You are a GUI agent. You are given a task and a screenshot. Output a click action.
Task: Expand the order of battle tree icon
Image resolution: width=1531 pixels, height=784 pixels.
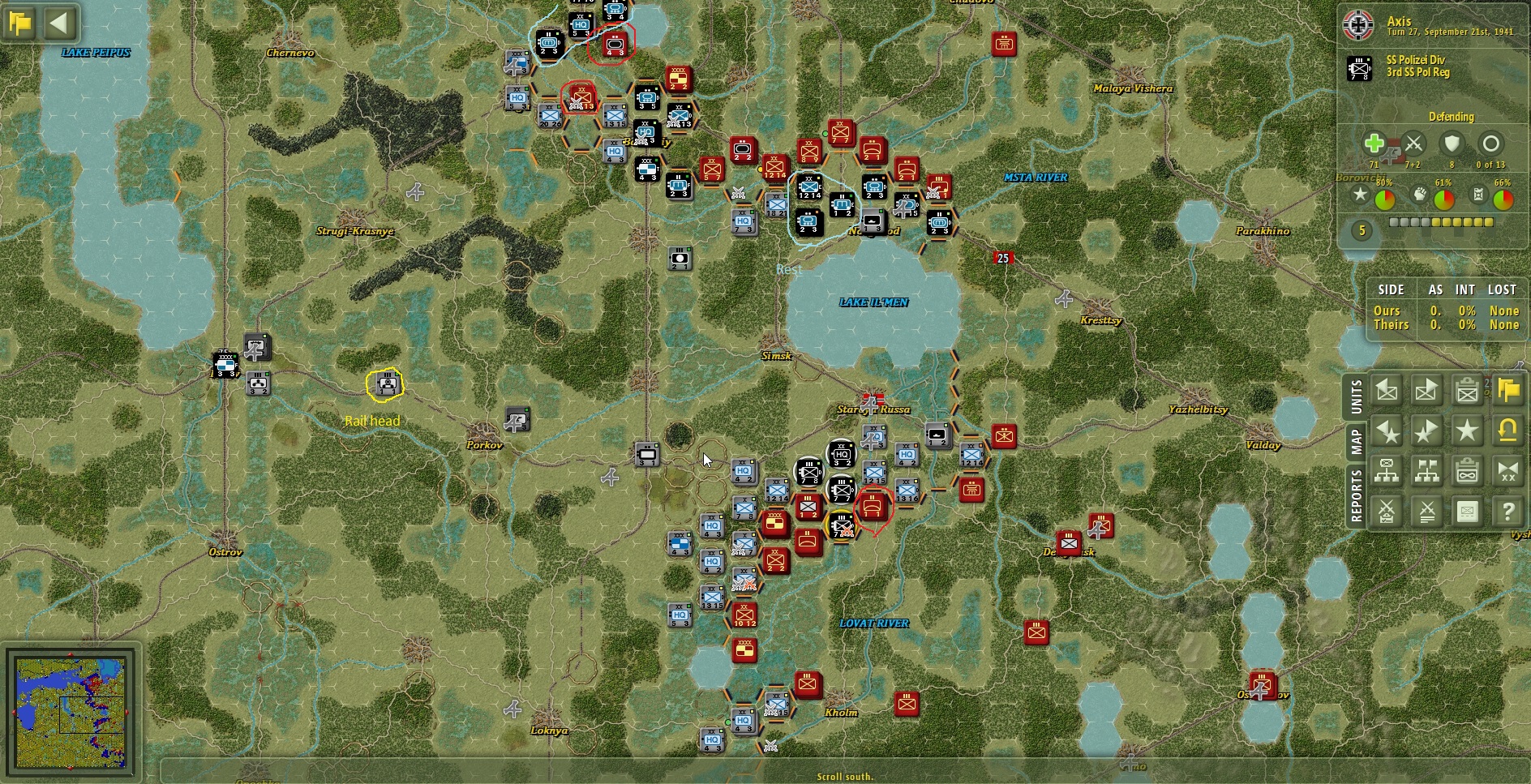1386,470
